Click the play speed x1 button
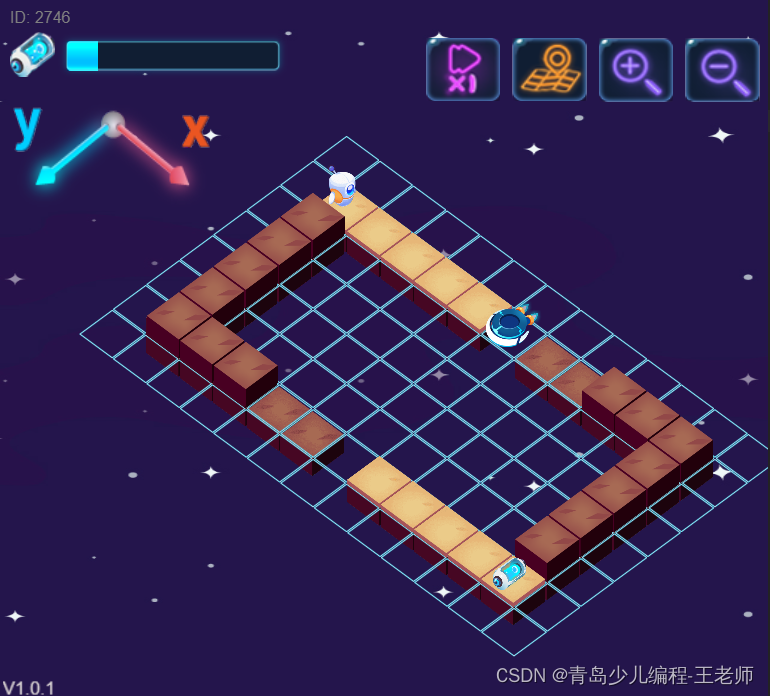 (x=462, y=69)
